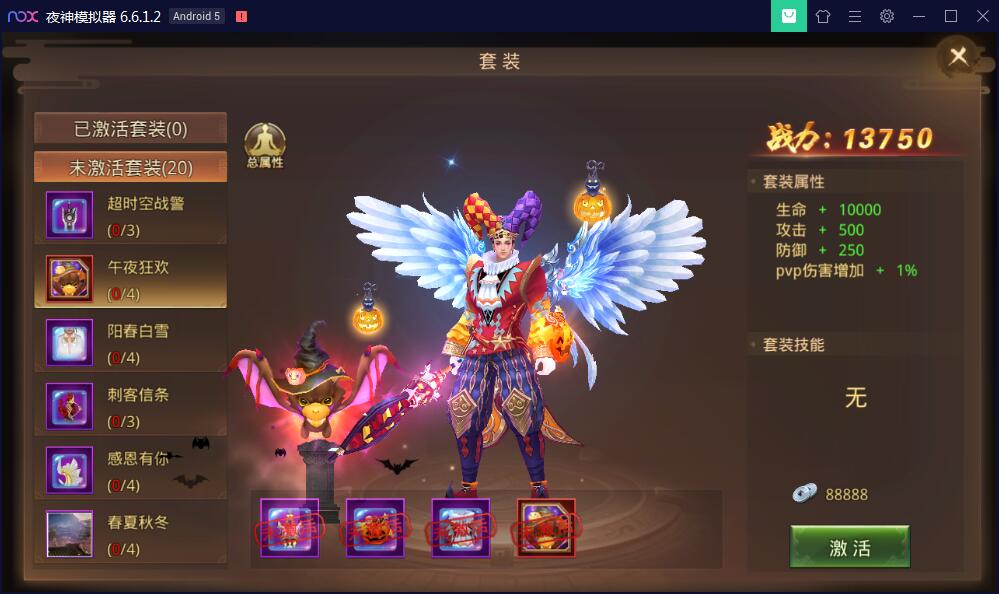Select the 午夜狂欢 set
Image resolution: width=999 pixels, height=594 pixels.
(x=130, y=279)
